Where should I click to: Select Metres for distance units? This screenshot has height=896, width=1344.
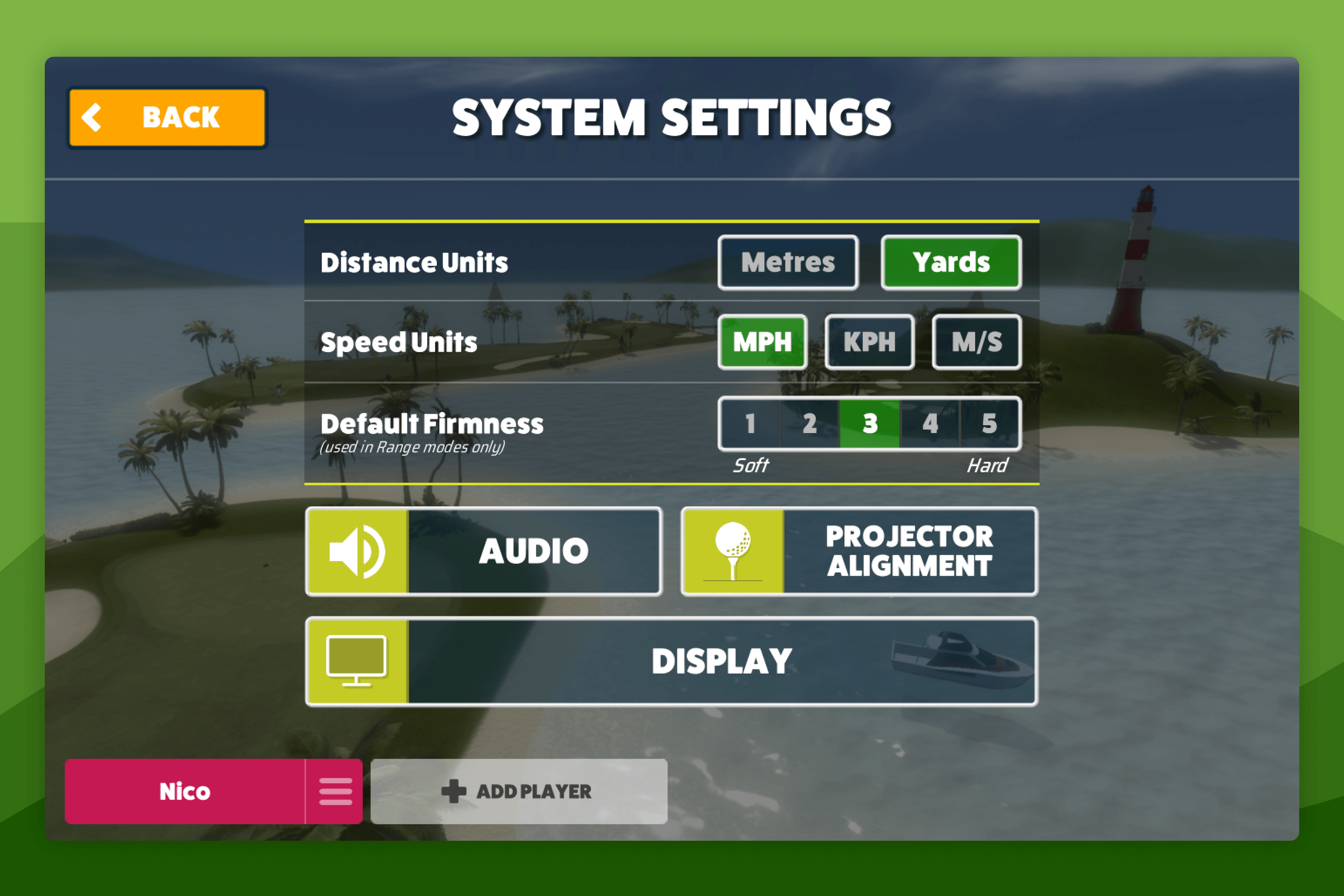tap(787, 262)
